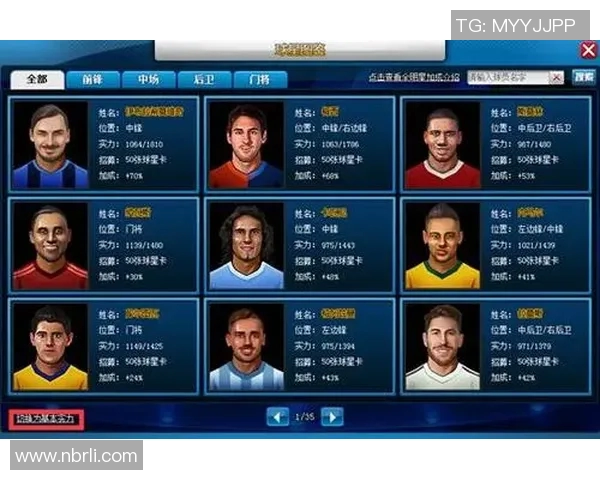Open the all-star bonus introduction link
600x480 pixels.
coord(413,77)
